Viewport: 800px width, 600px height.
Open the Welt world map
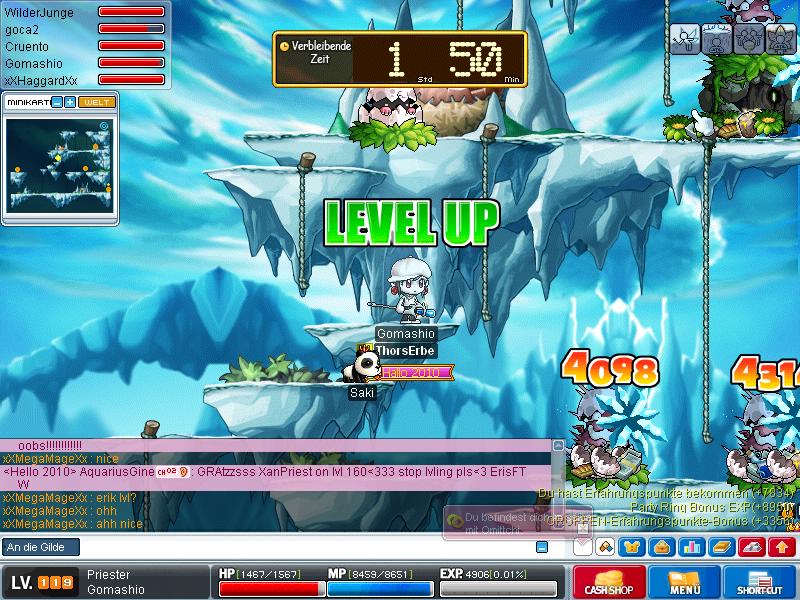97,102
